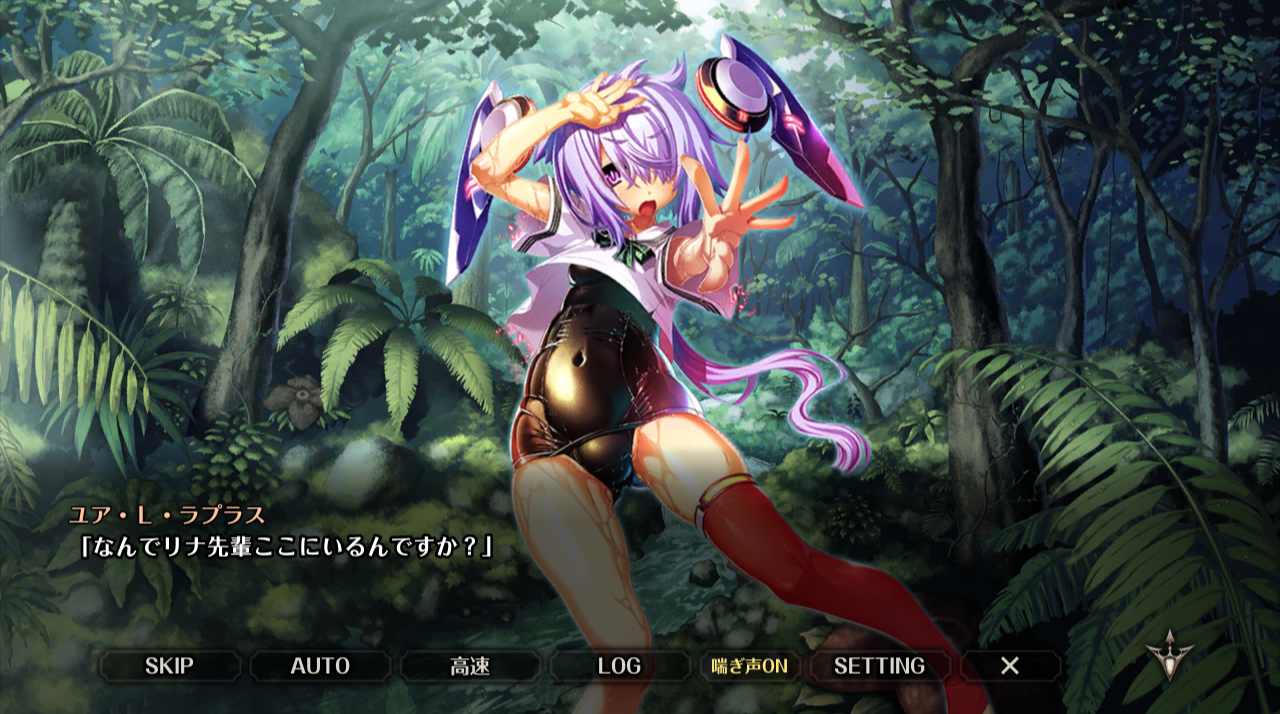Open the SETTING menu
This screenshot has width=1280, height=714.
[879, 666]
